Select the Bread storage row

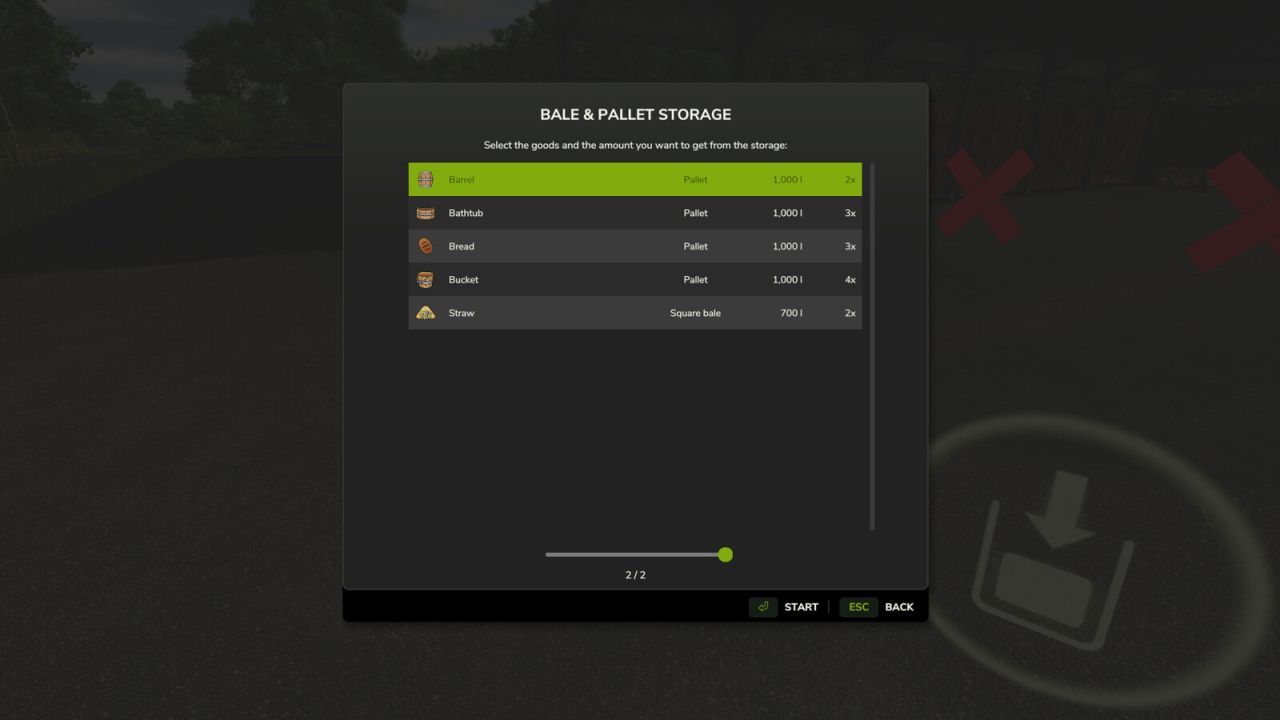(x=635, y=246)
